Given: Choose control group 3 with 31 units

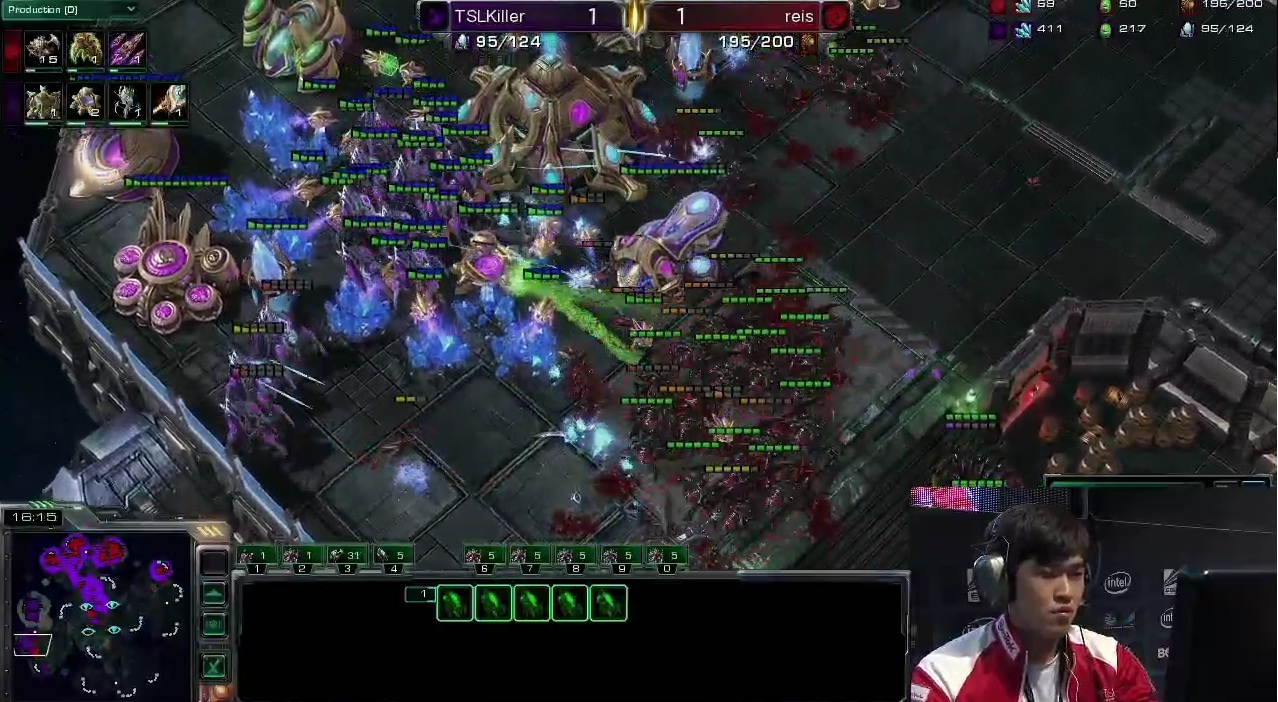Looking at the screenshot, I should click(346, 556).
